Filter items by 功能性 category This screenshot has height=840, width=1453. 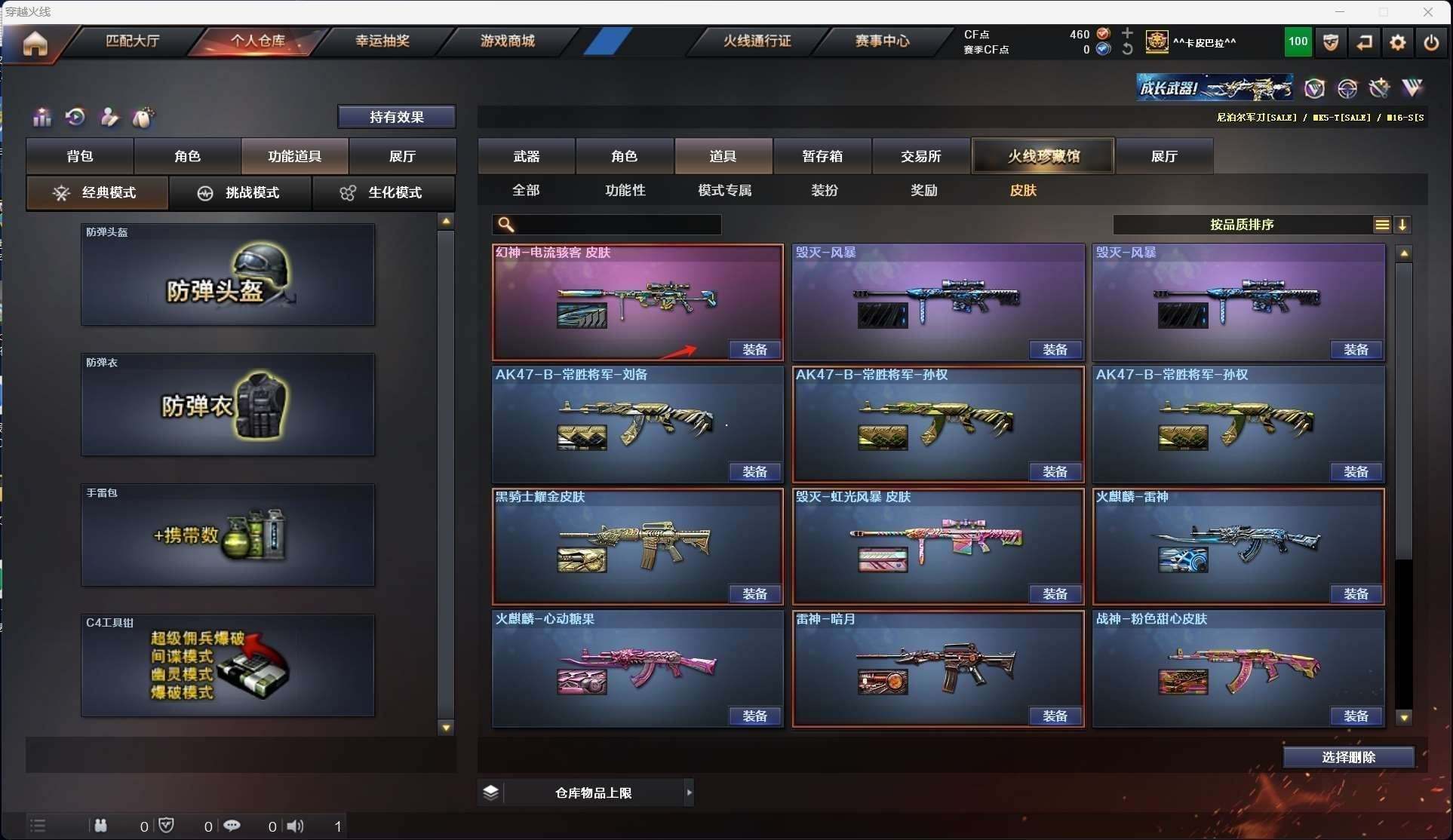point(625,191)
